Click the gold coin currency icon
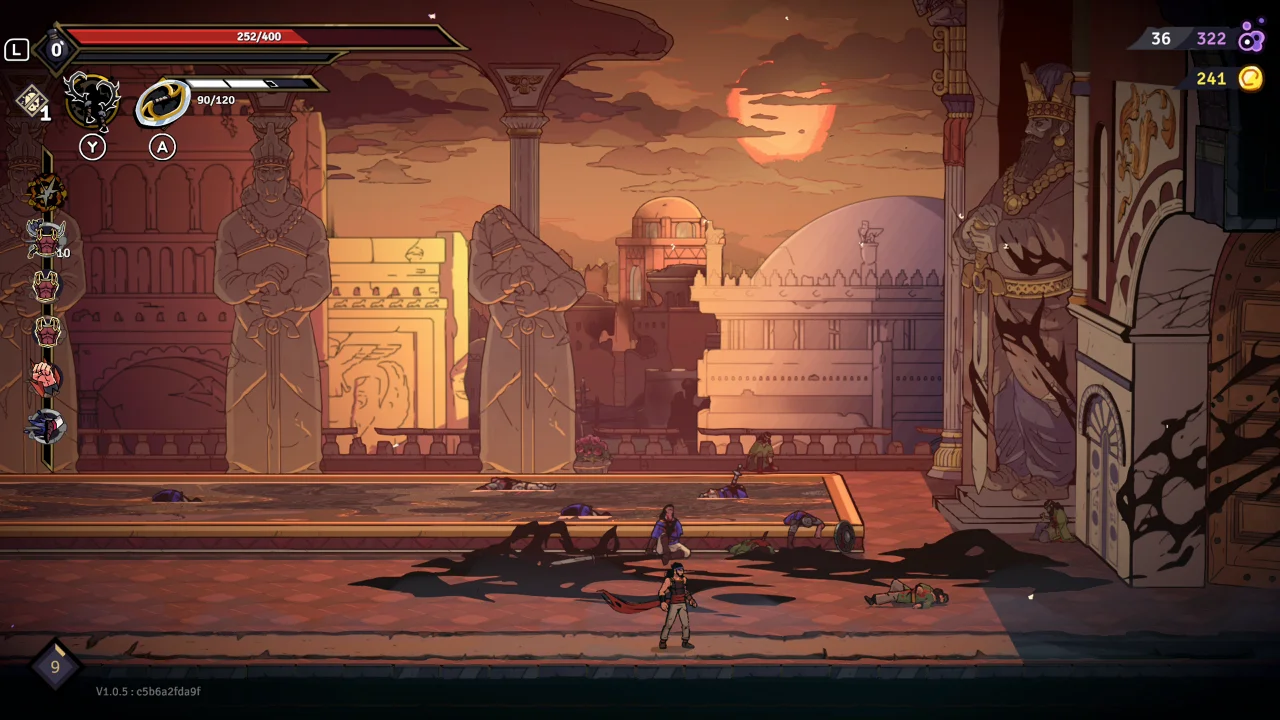Image resolution: width=1280 pixels, height=720 pixels. 1249,78
